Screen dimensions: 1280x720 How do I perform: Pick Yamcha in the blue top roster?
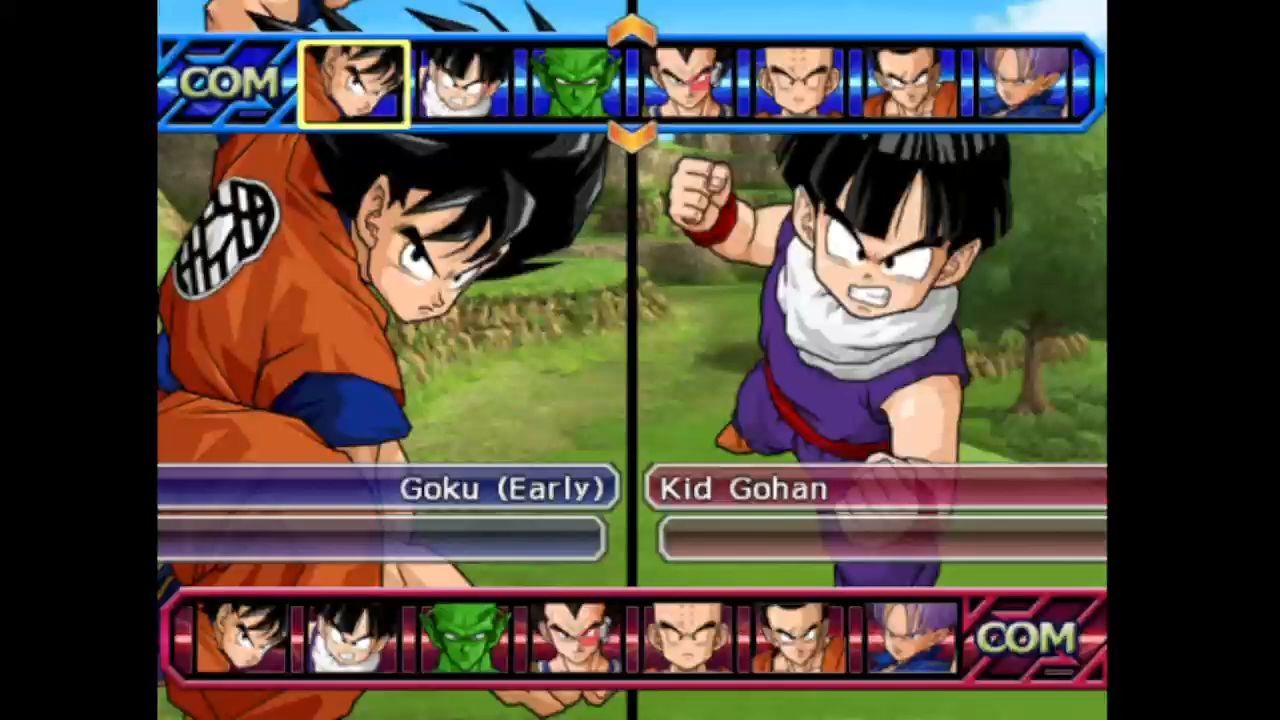tap(908, 84)
